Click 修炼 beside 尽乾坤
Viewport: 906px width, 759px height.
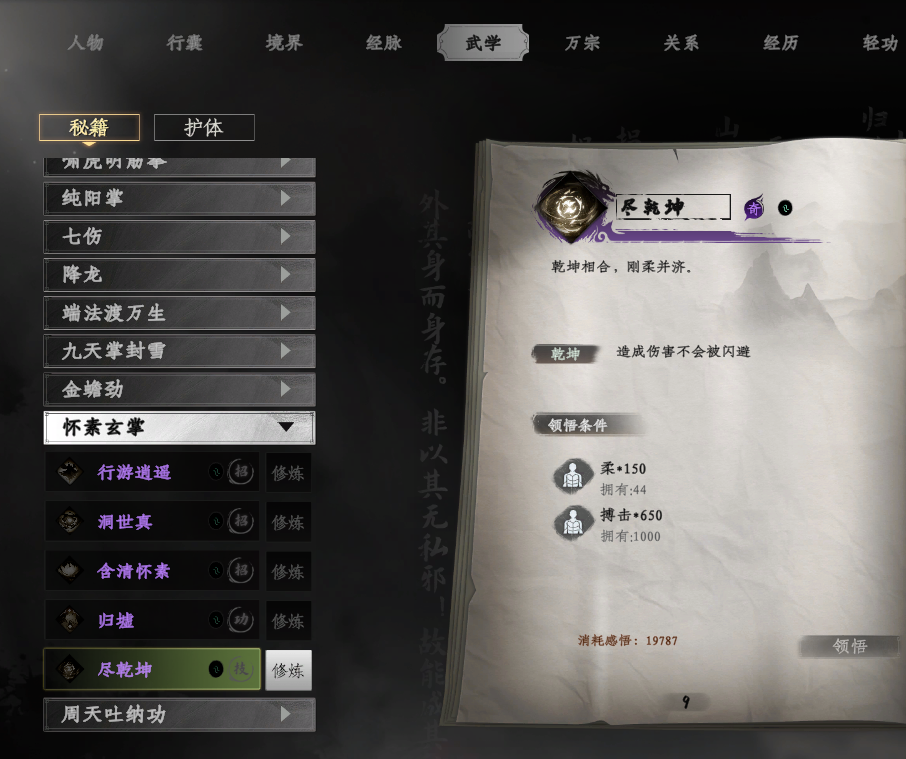coord(288,670)
